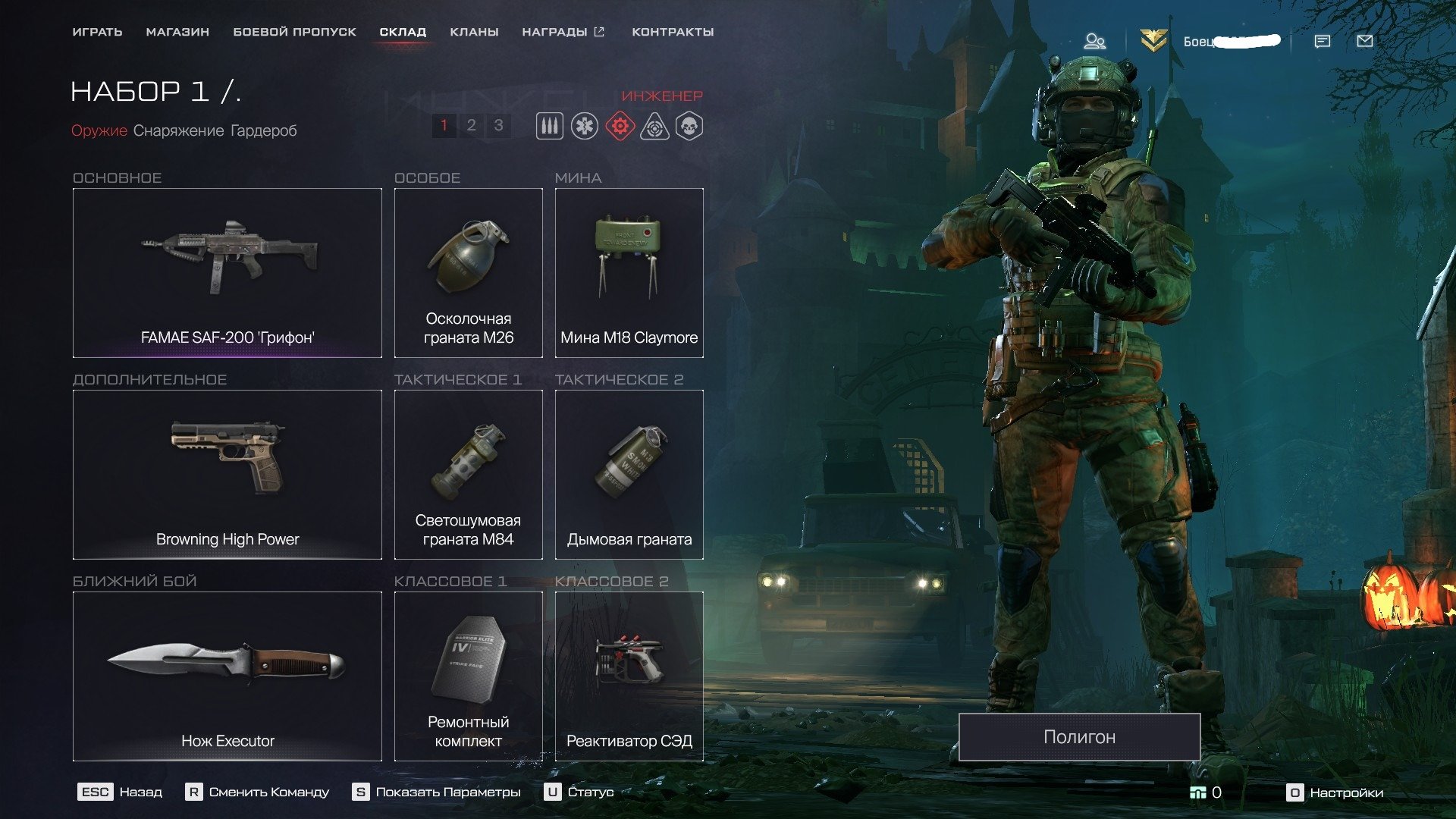Open the mail envelope icon
Viewport: 1456px width, 819px height.
pos(1364,41)
